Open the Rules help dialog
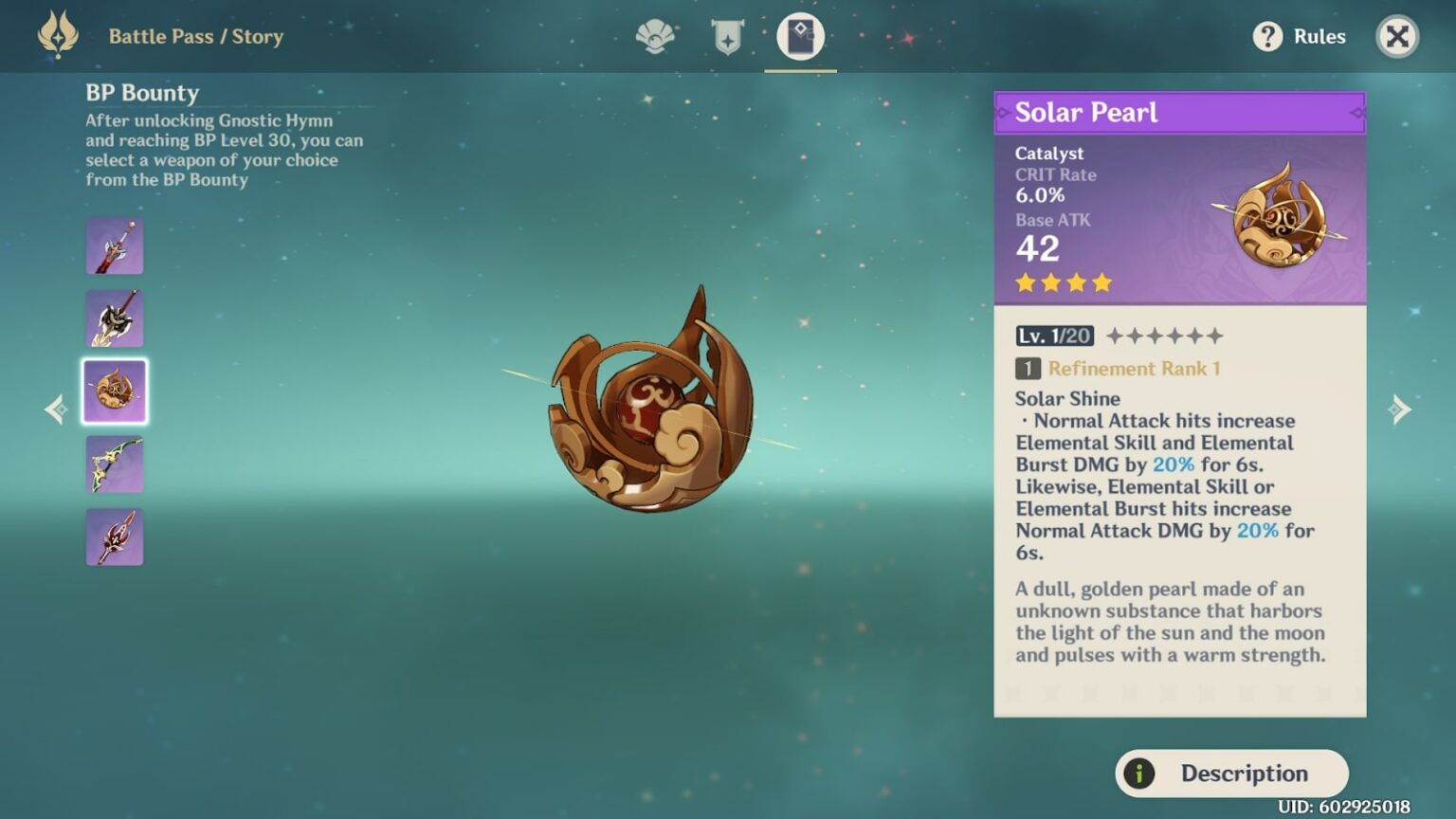The image size is (1456, 819). click(x=1297, y=36)
